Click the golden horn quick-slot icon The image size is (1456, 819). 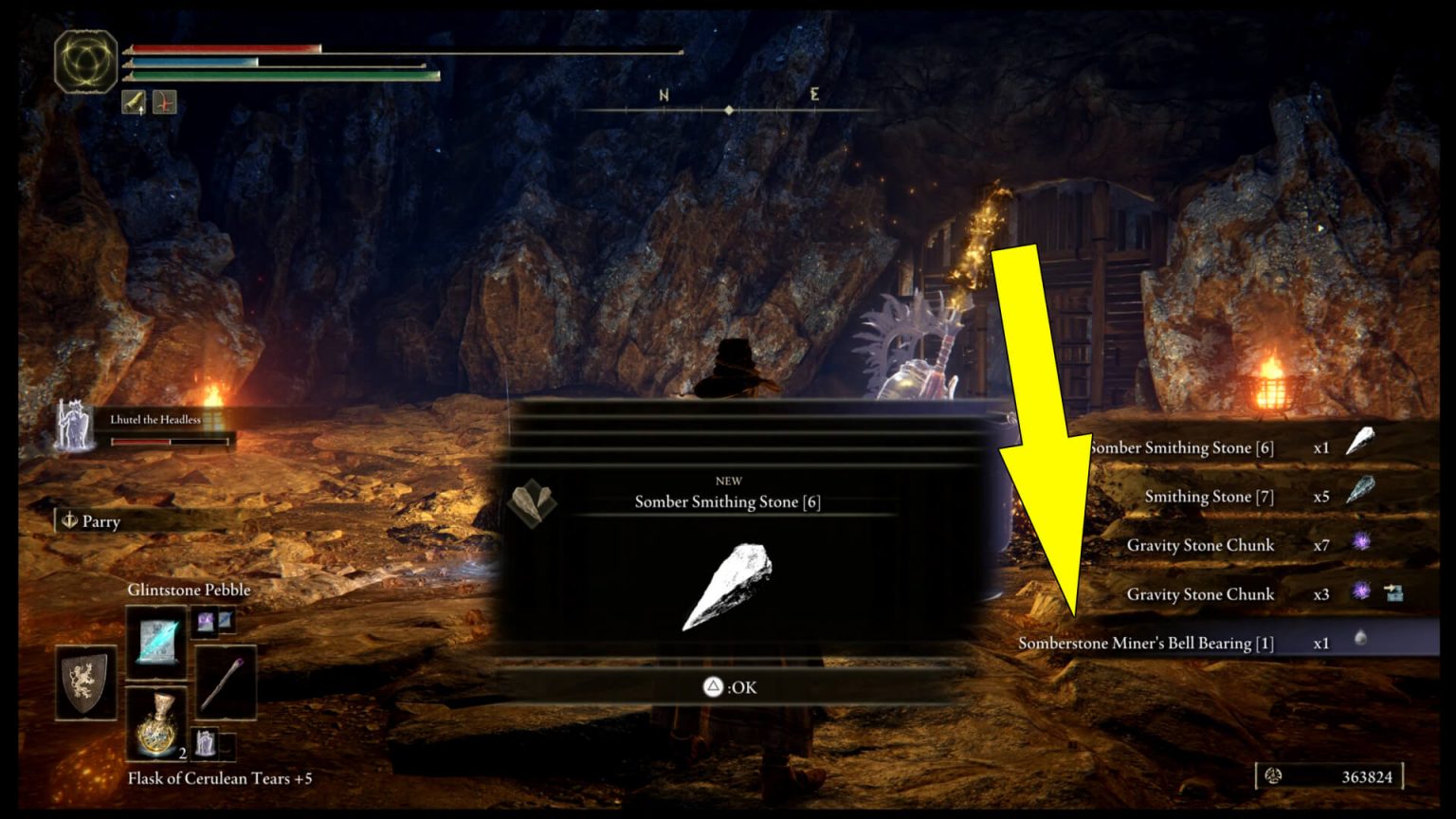click(x=134, y=102)
